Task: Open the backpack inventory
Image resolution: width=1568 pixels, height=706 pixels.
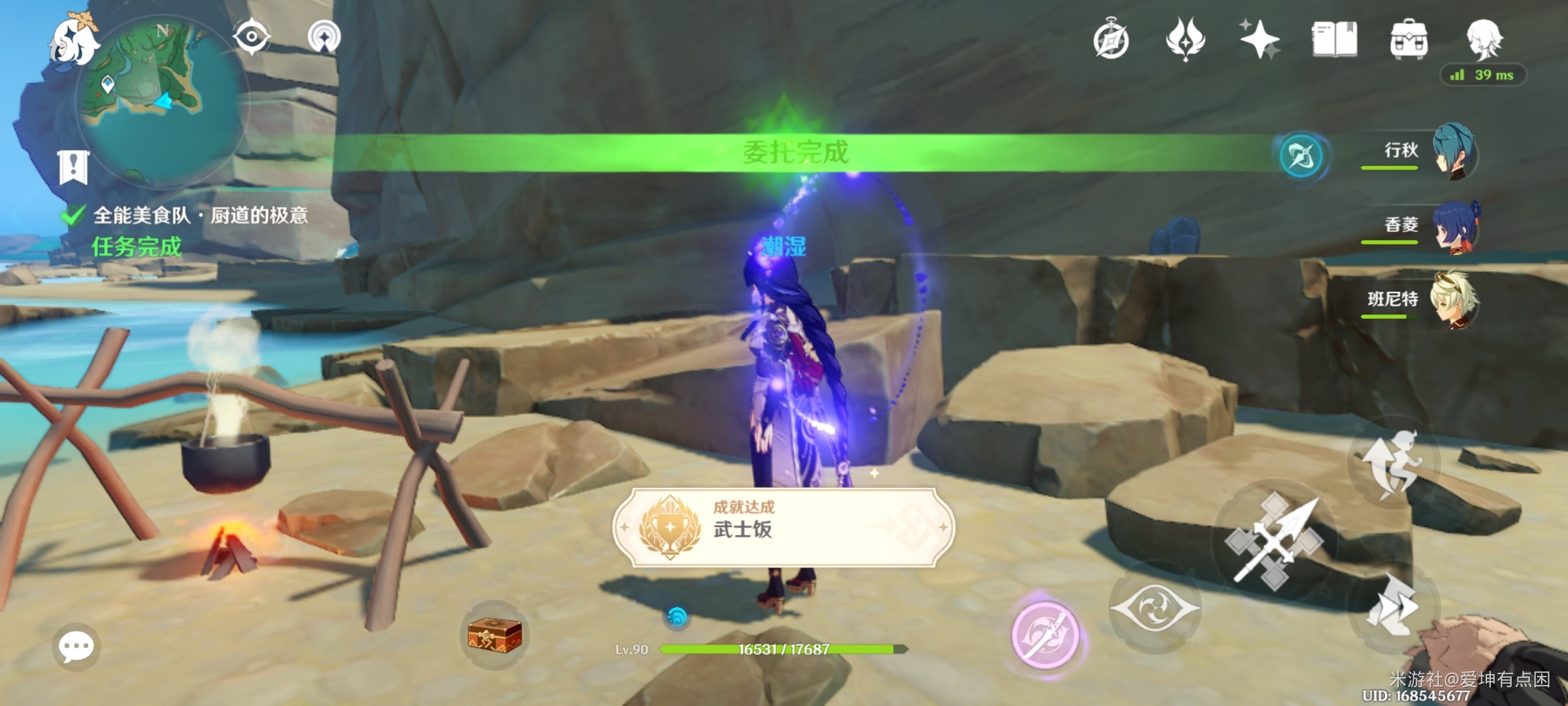Action: tap(1409, 39)
